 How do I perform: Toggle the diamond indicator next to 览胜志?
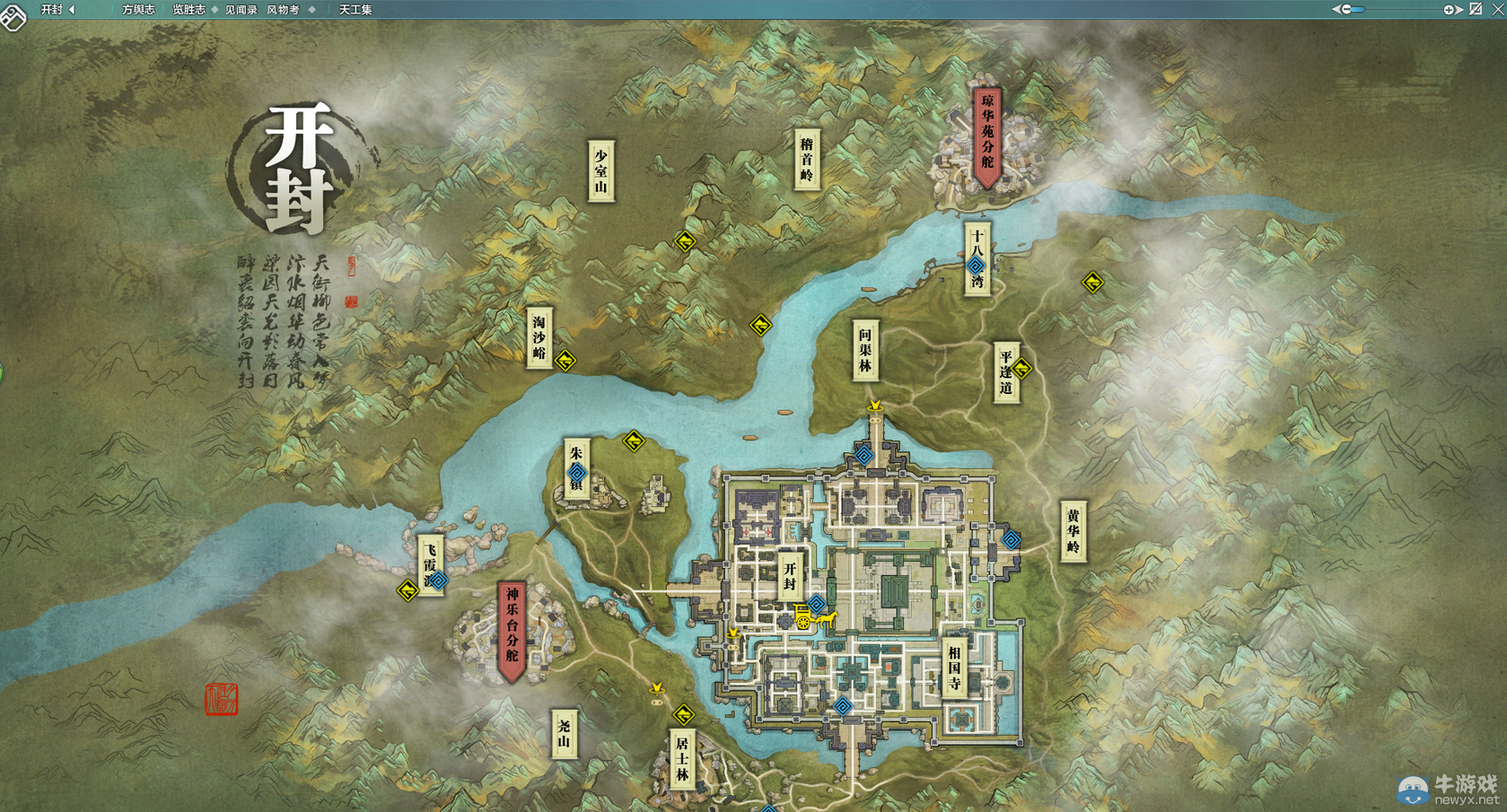pos(216,8)
